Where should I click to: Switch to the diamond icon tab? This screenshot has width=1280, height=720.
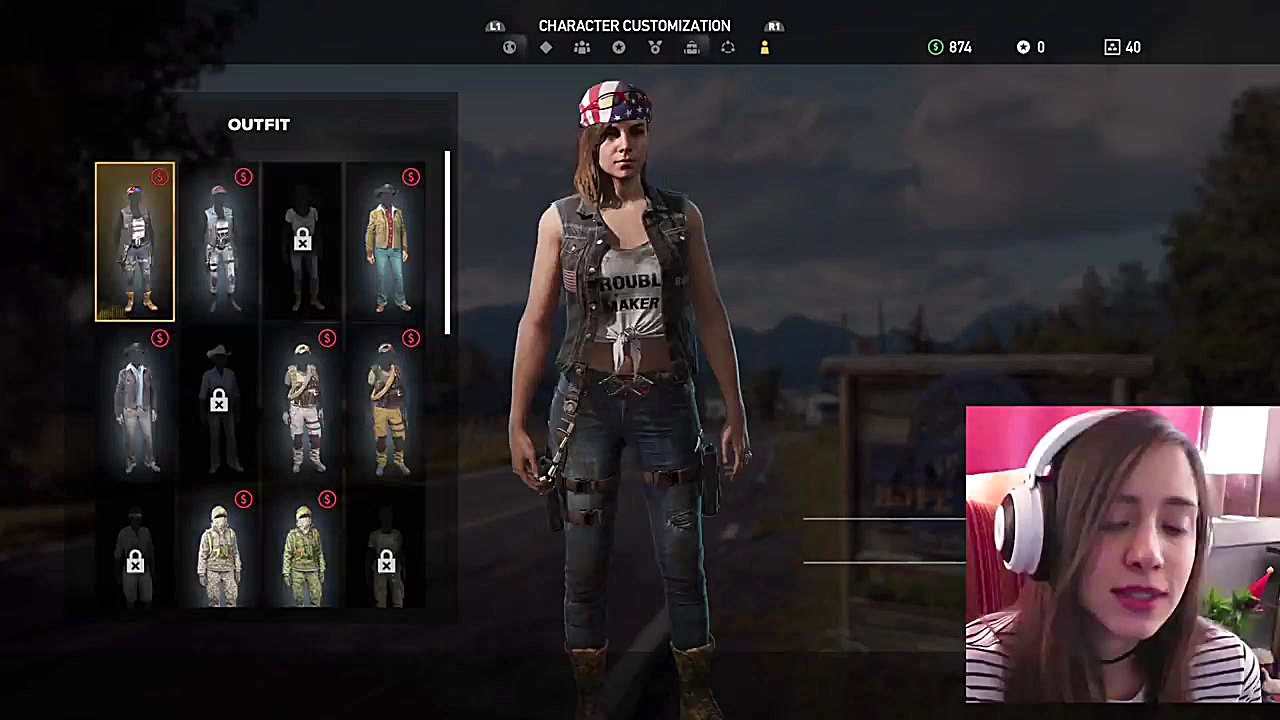(546, 47)
